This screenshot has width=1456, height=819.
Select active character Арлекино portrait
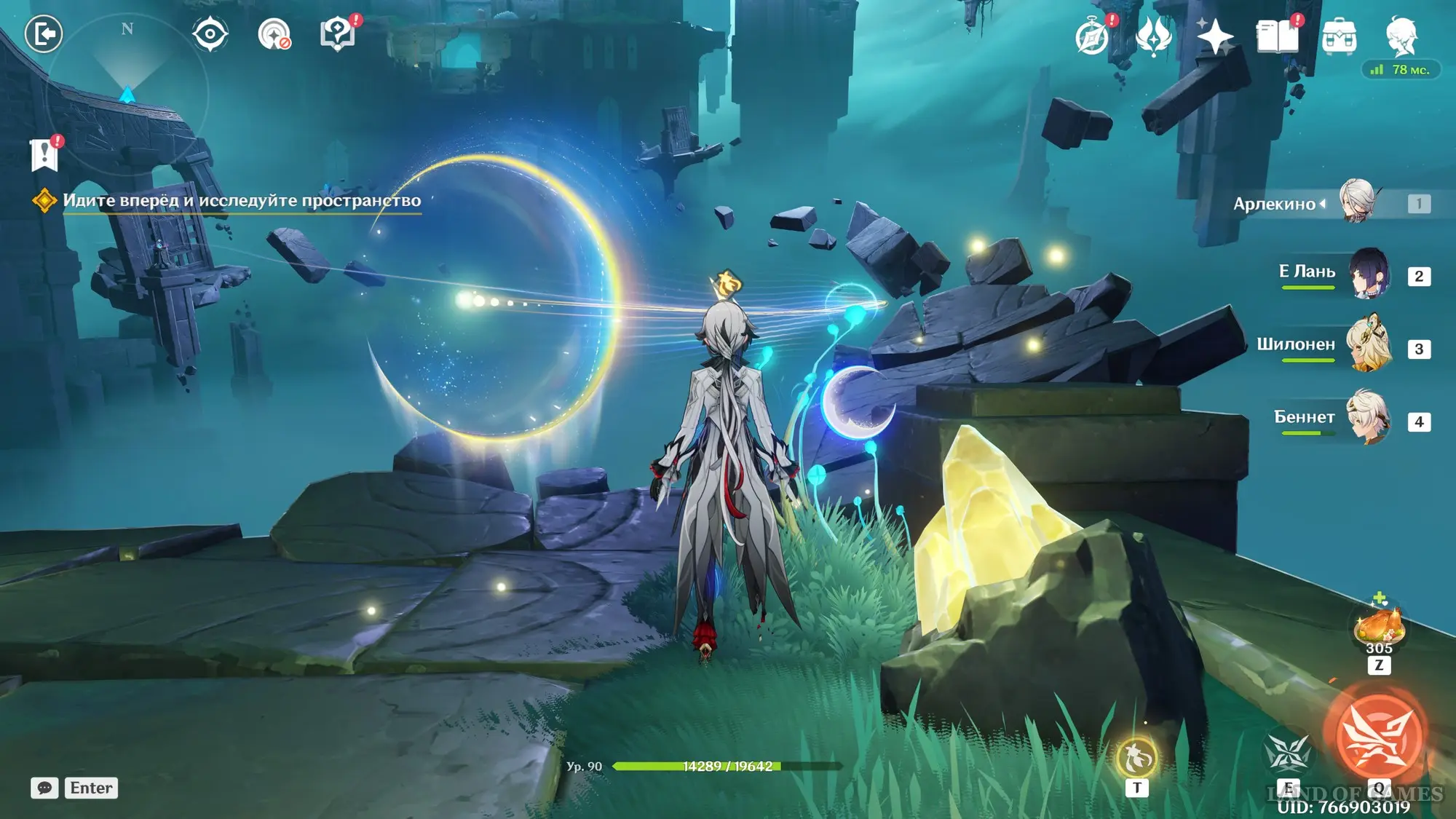1357,201
